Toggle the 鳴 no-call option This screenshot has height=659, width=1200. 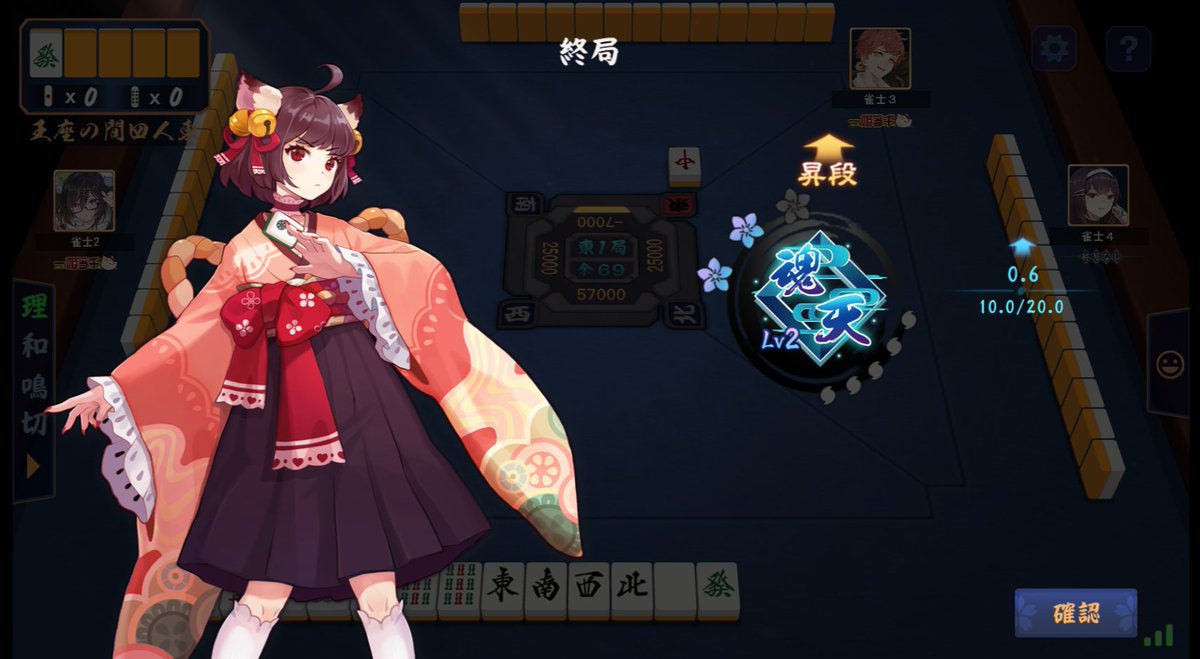(x=34, y=386)
